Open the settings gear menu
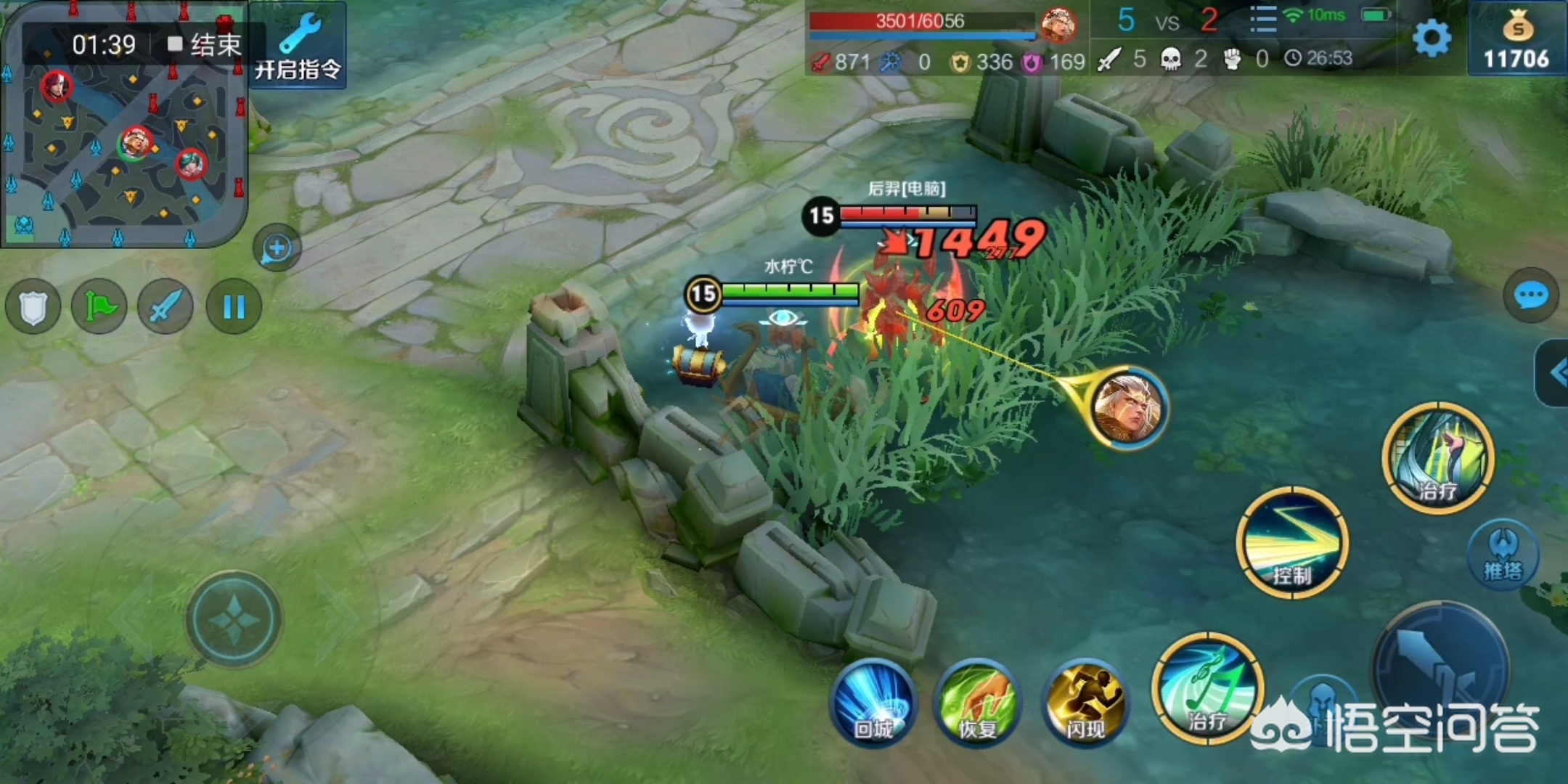The image size is (1568, 784). tap(1432, 38)
